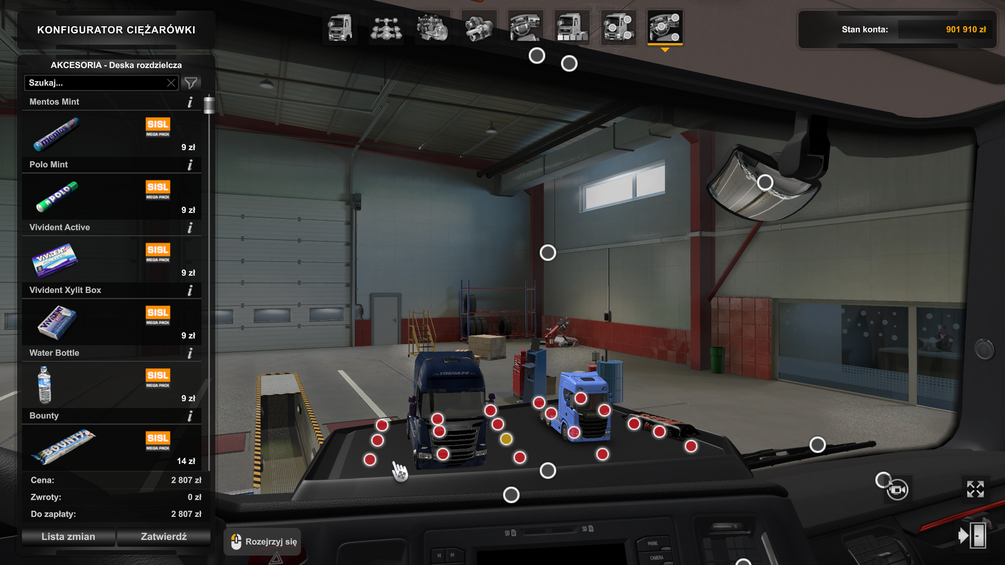Open the Lista zmian changes list
This screenshot has width=1005, height=565.
[x=68, y=537]
